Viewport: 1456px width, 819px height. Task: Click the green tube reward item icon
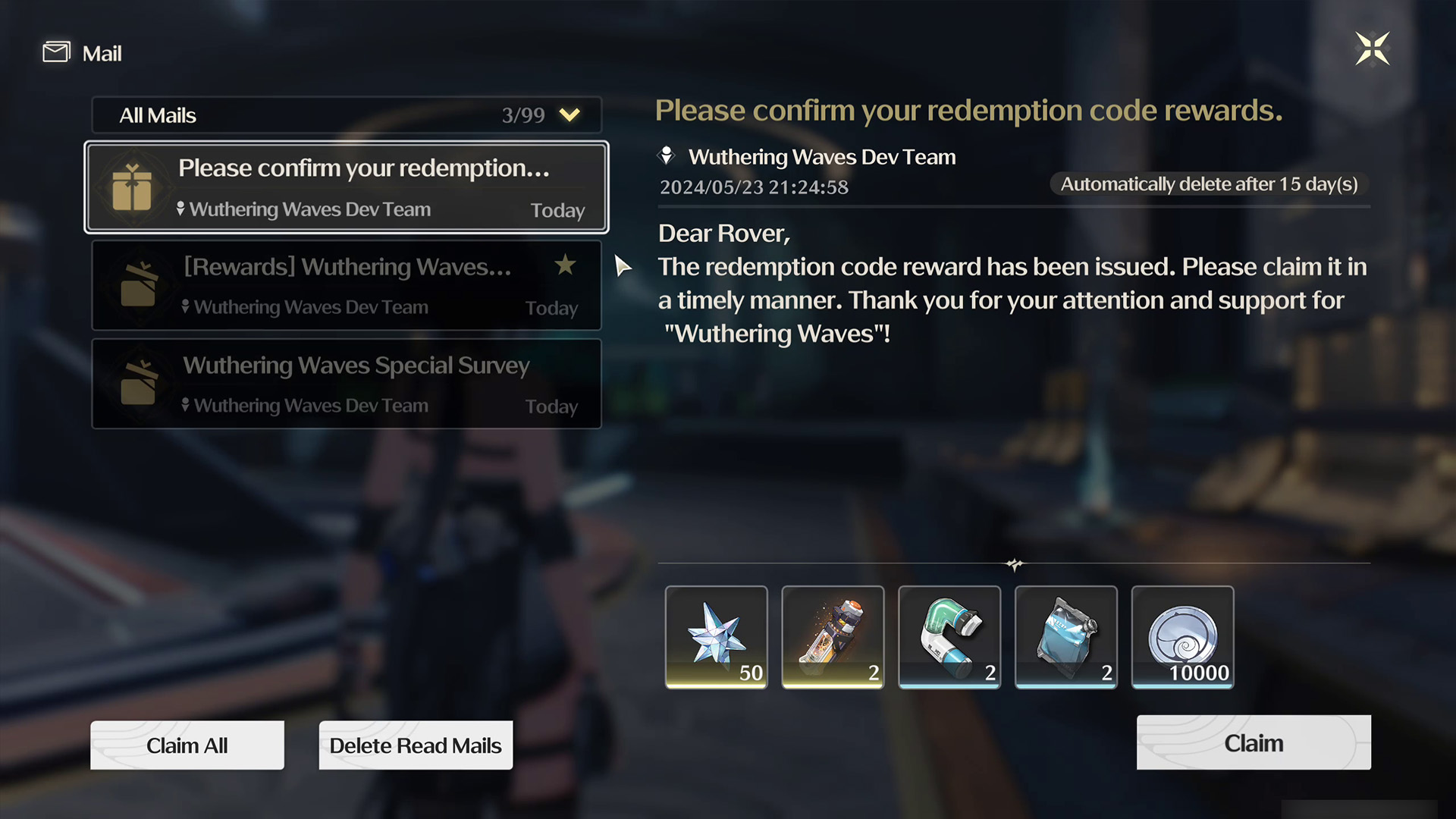click(949, 637)
